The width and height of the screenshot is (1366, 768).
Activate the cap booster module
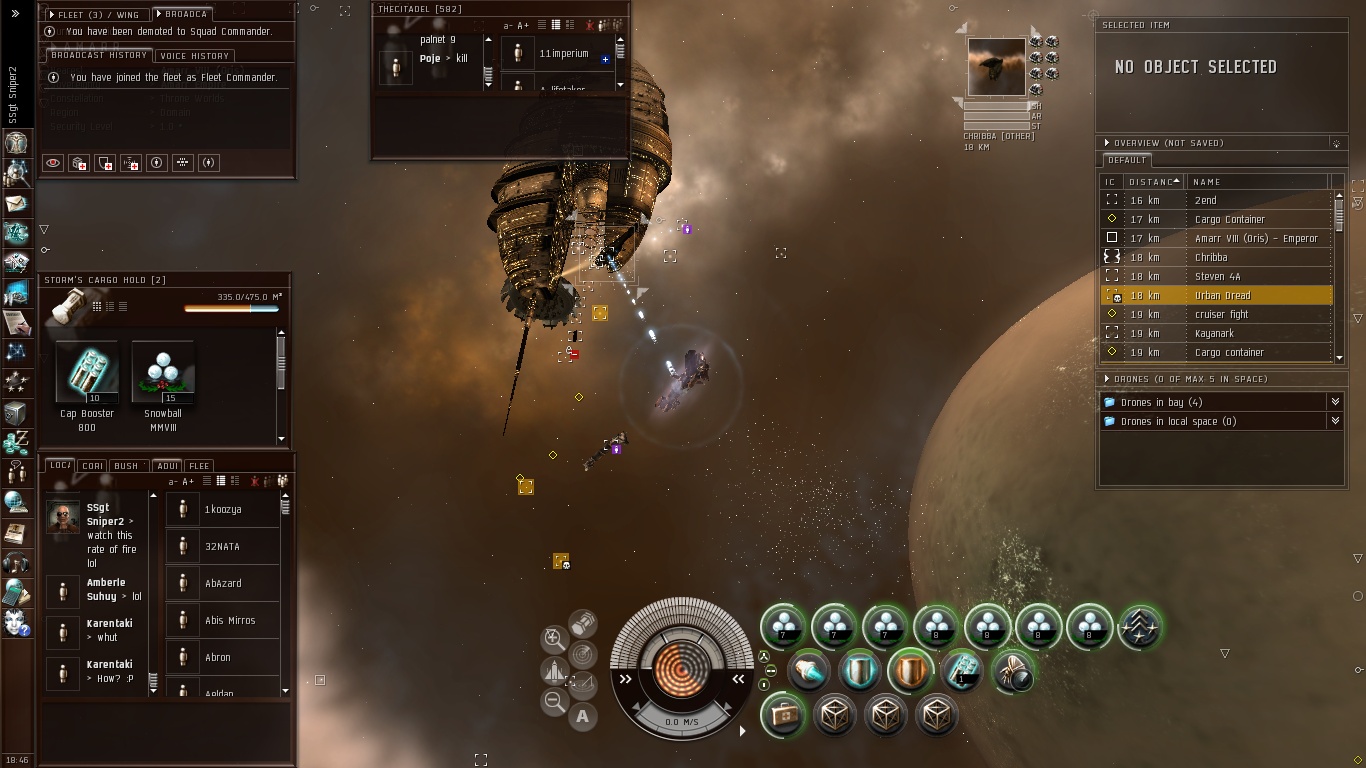pyautogui.click(x=962, y=671)
